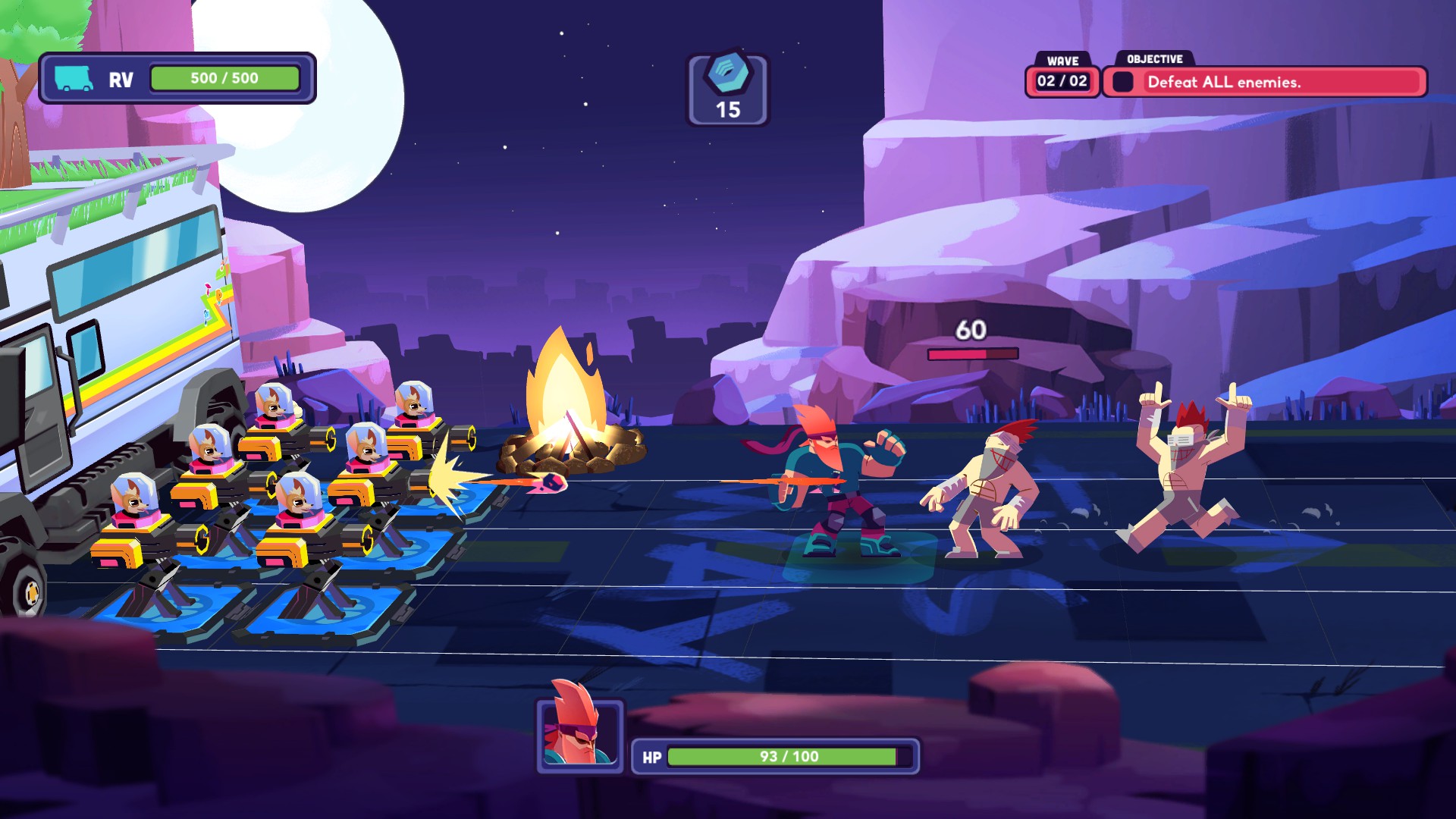Click the hexagonal scrap currency icon
This screenshot has height=819, width=1456.
point(729,74)
